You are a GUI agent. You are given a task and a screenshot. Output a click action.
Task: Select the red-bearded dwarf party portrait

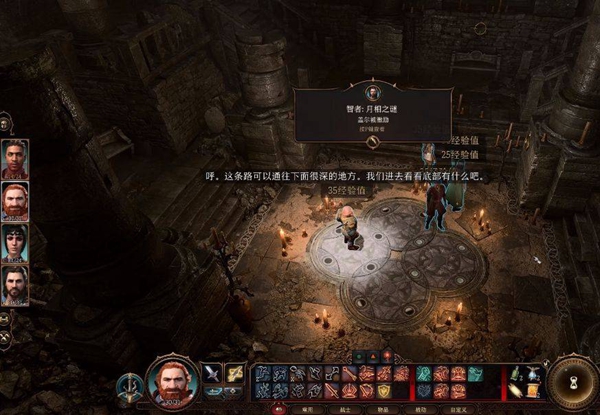point(15,201)
